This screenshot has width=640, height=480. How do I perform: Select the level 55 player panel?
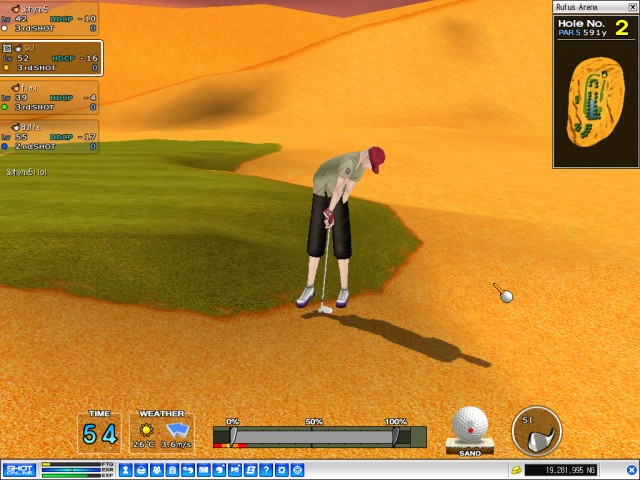coord(50,136)
